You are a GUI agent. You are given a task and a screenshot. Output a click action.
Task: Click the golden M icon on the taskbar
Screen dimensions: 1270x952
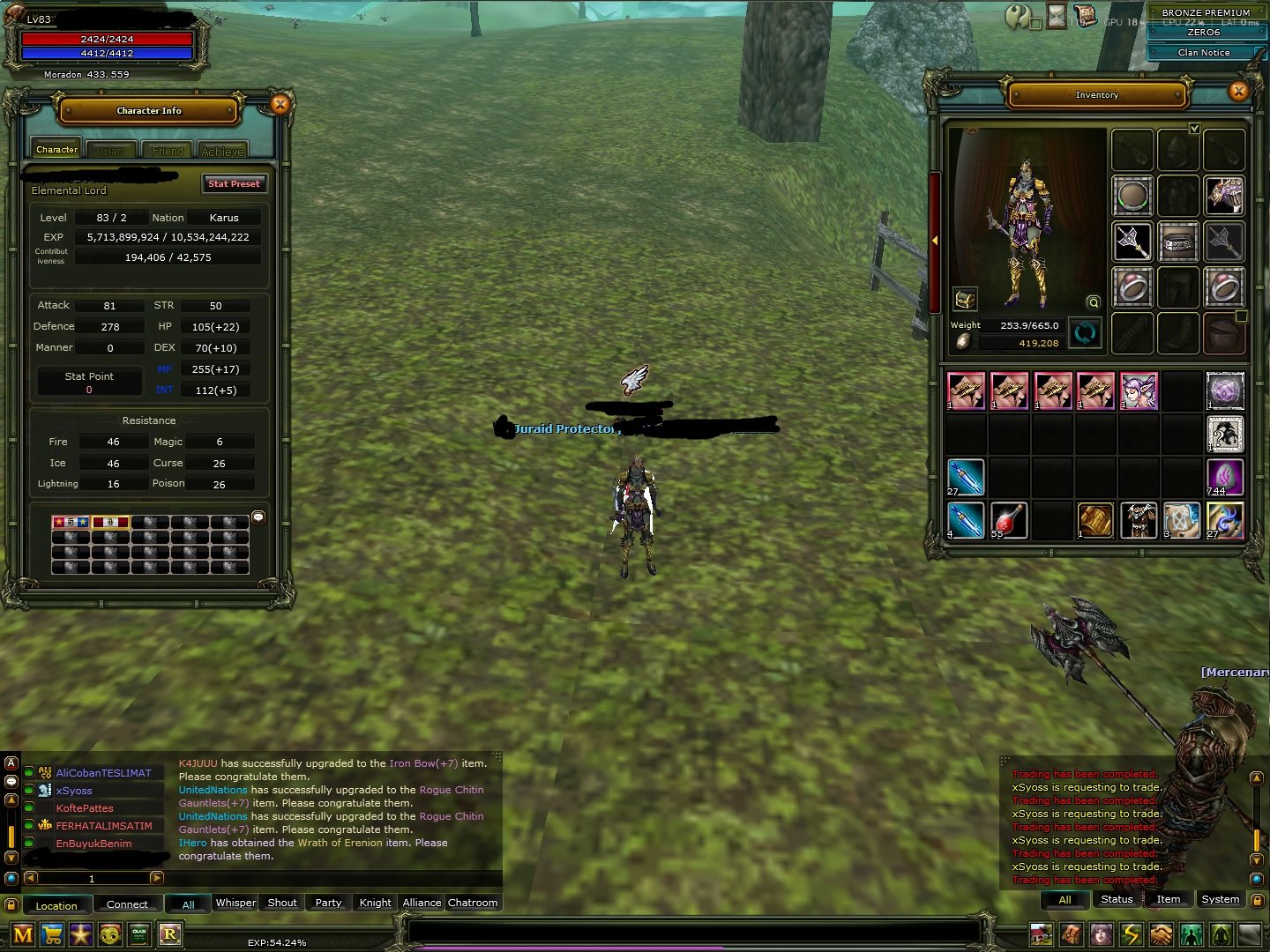(24, 934)
